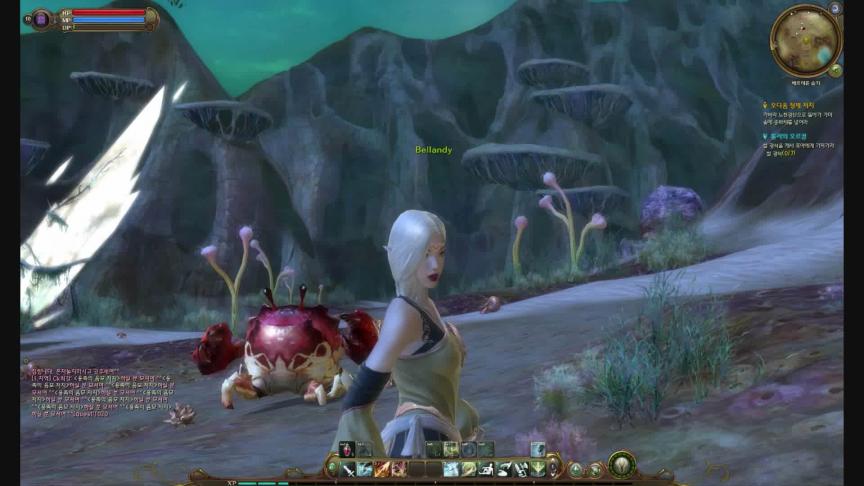Use the red potion slot
This screenshot has height=486, width=864.
(347, 450)
